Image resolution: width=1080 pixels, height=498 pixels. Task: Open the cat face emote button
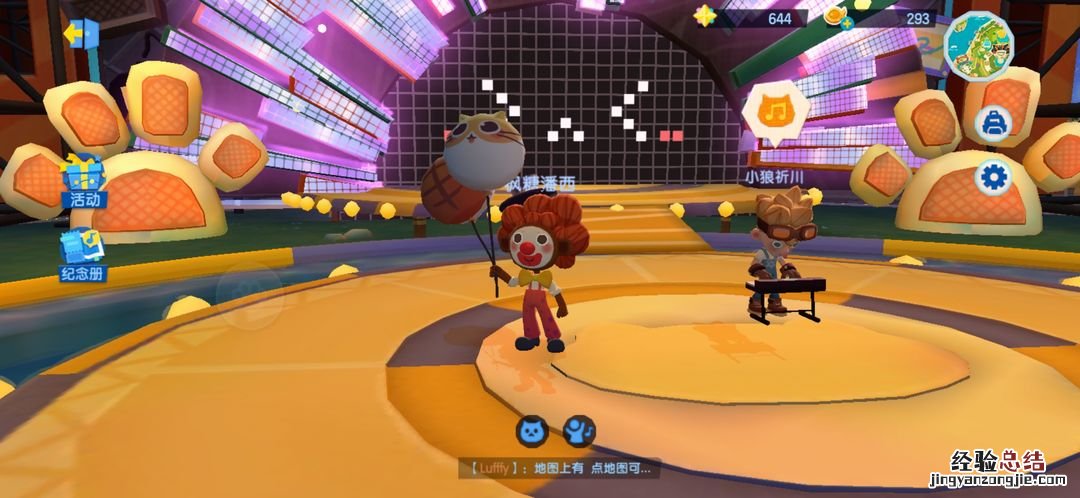pos(532,431)
